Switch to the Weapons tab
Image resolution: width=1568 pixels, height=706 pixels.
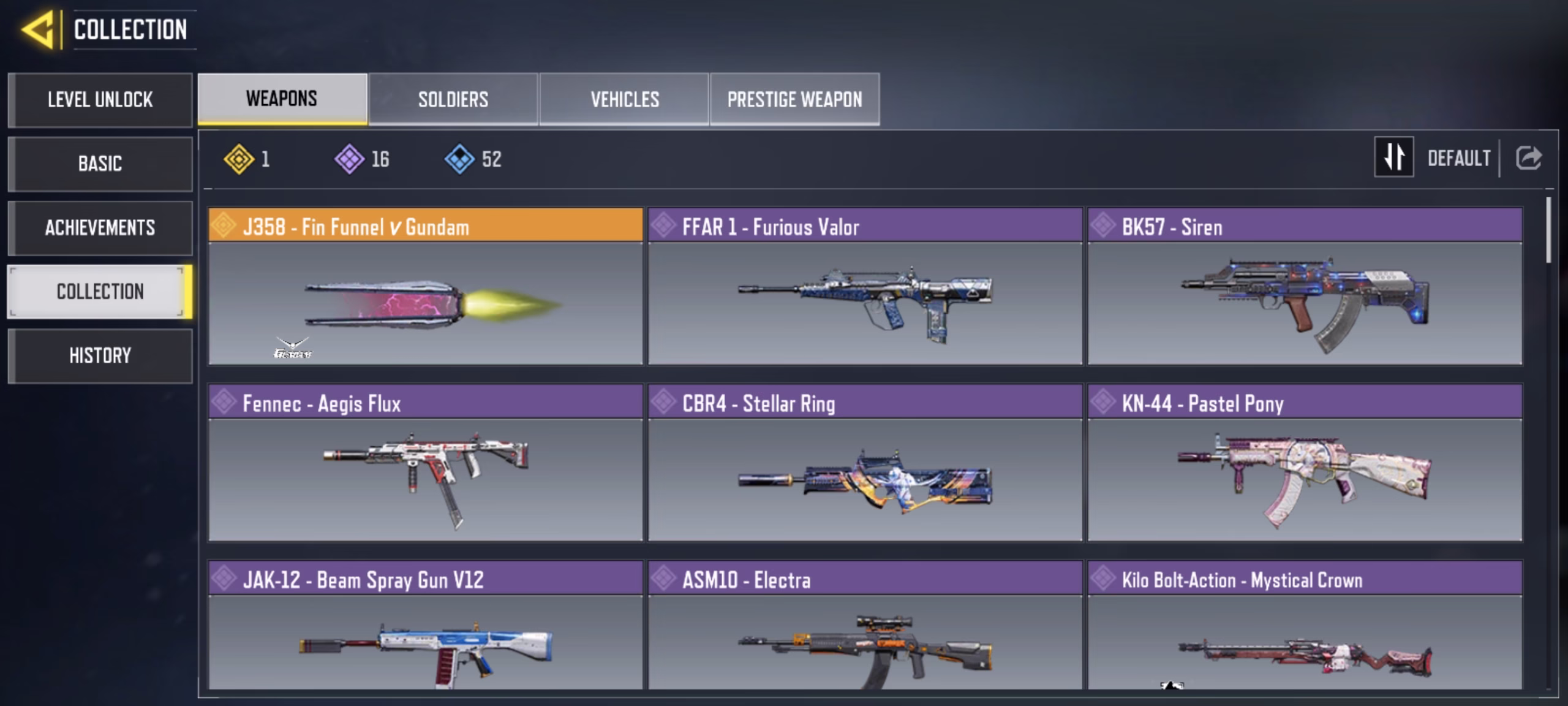[282, 99]
